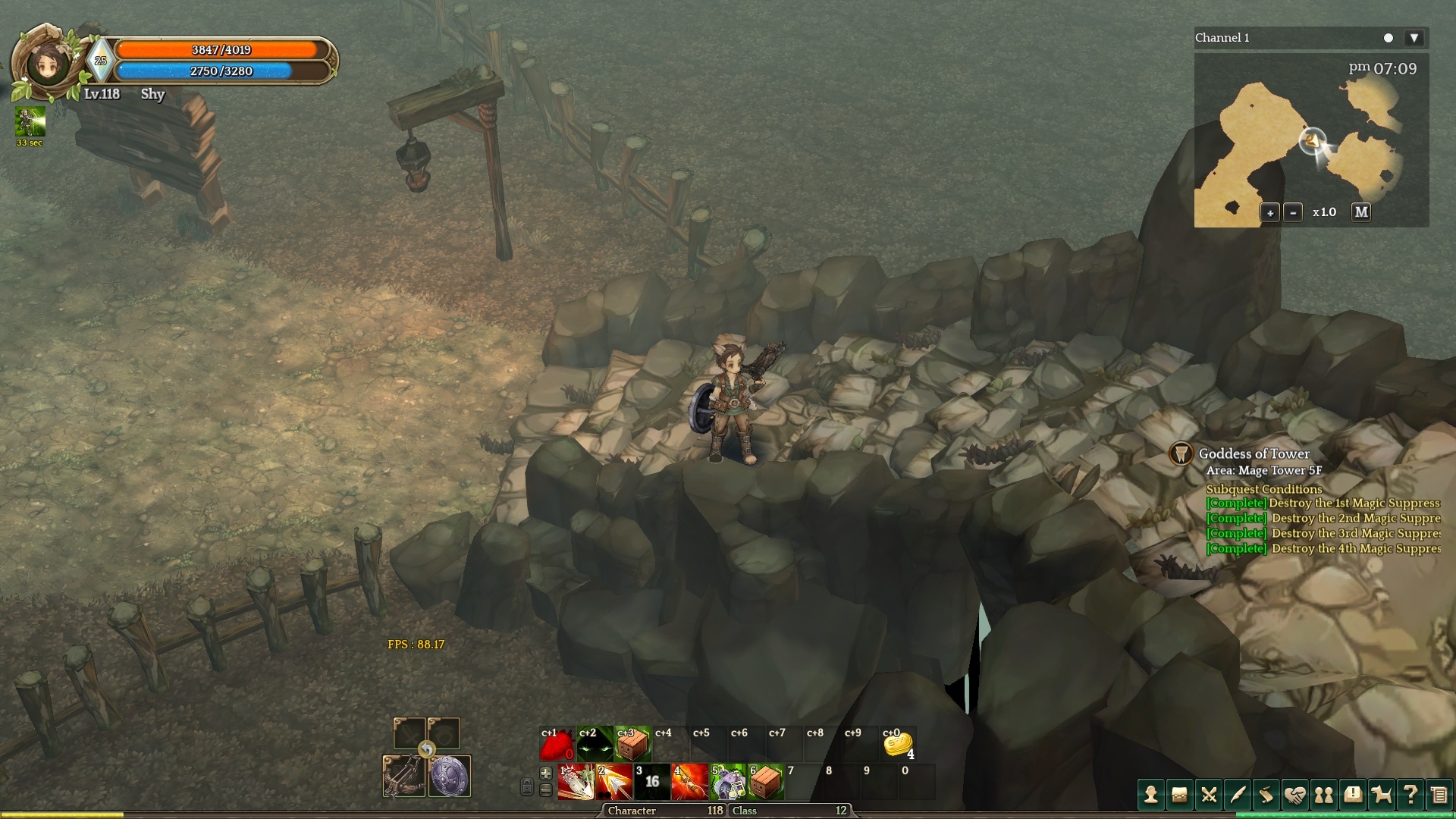
Task: Use the red item in slot c+1
Action: pos(557,745)
